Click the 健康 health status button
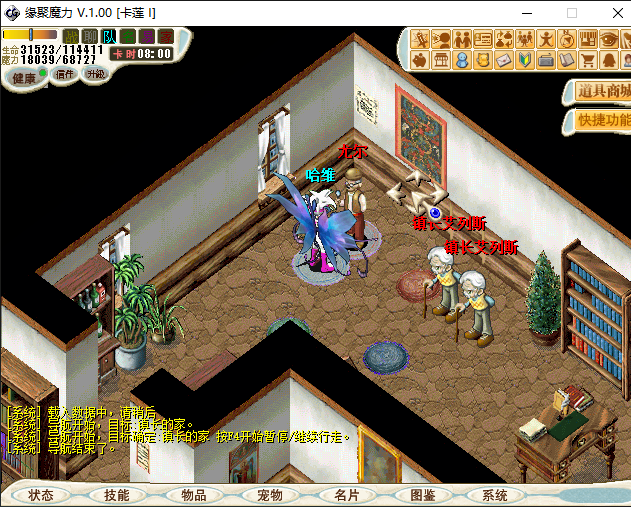The height and width of the screenshot is (507, 631). [23, 77]
